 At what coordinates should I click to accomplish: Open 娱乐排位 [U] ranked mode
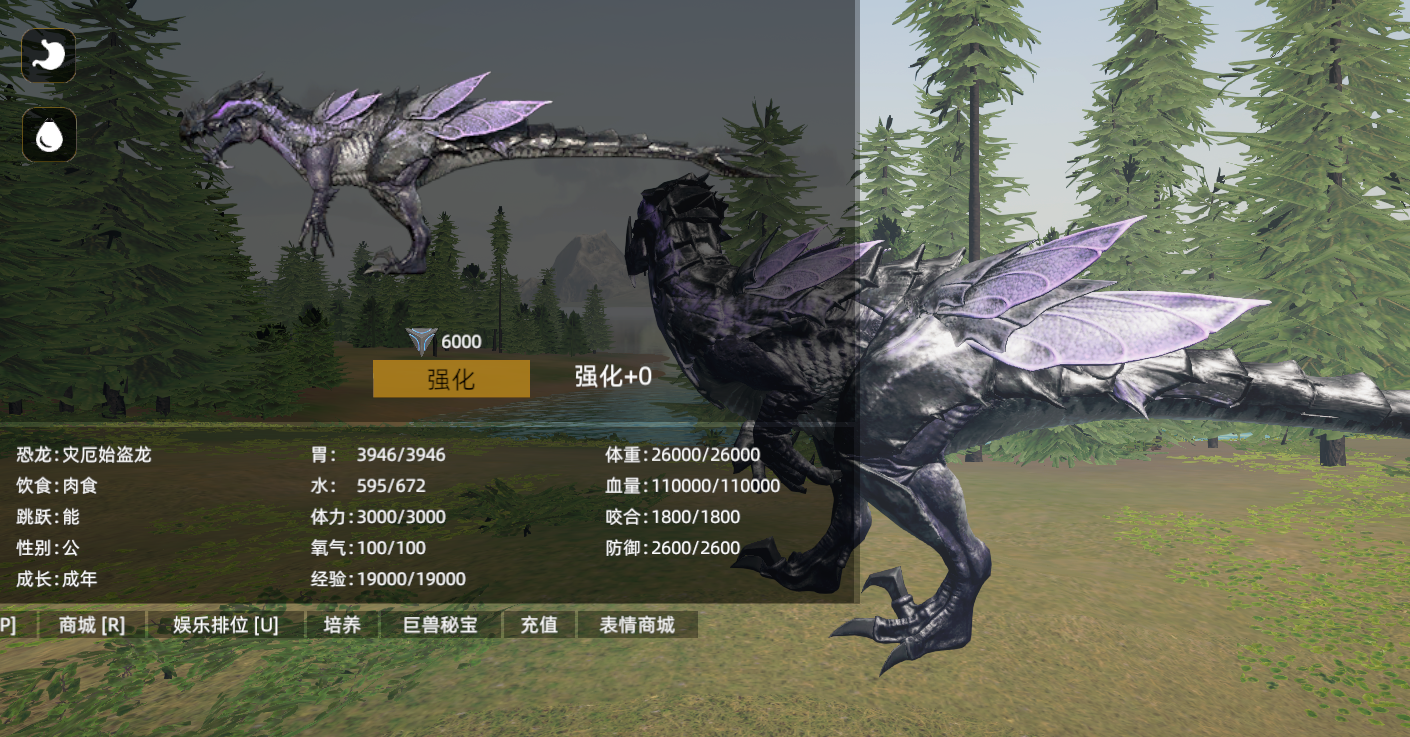click(225, 625)
